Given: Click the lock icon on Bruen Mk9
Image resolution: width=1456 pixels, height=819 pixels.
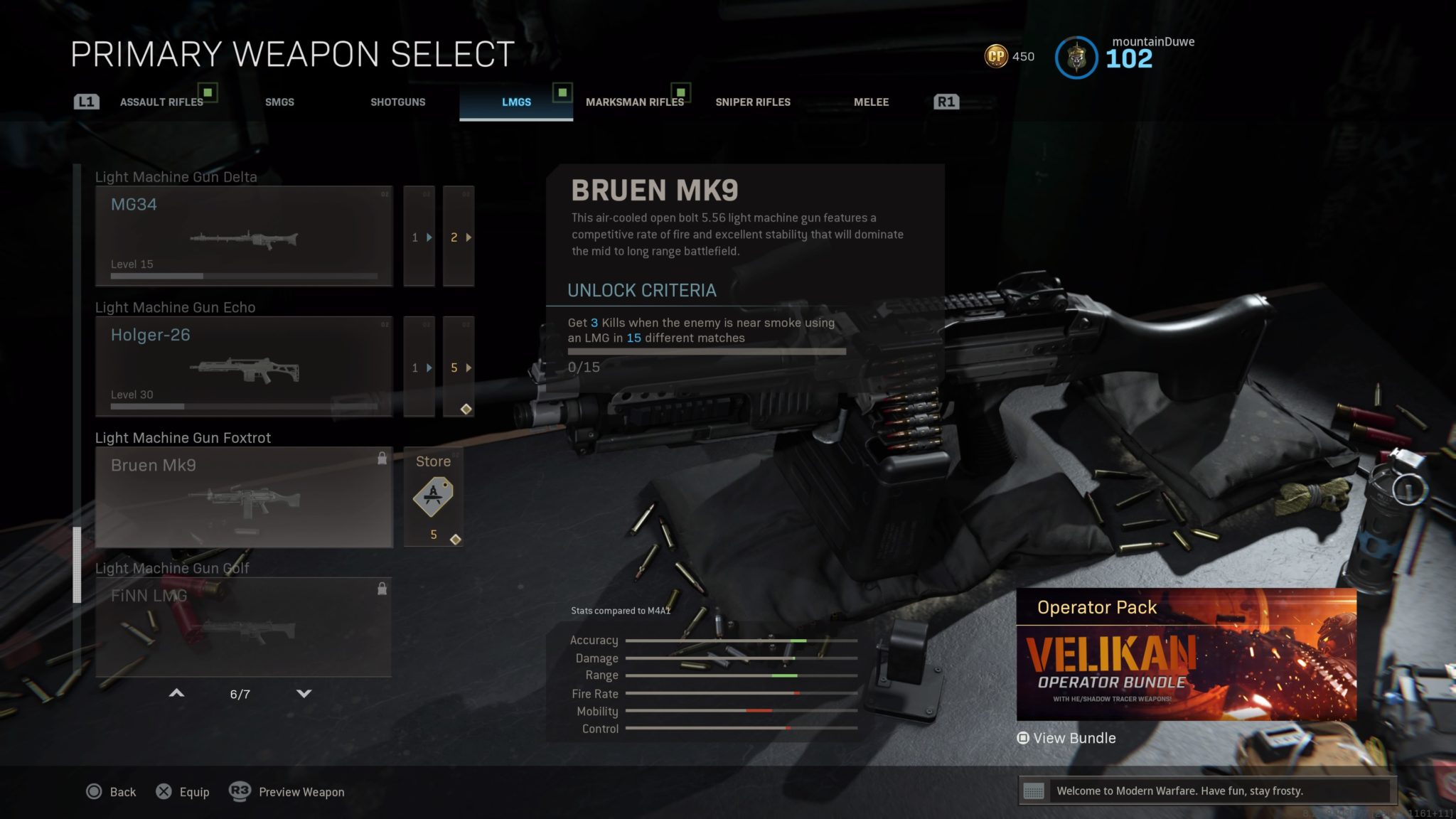Looking at the screenshot, I should point(382,459).
